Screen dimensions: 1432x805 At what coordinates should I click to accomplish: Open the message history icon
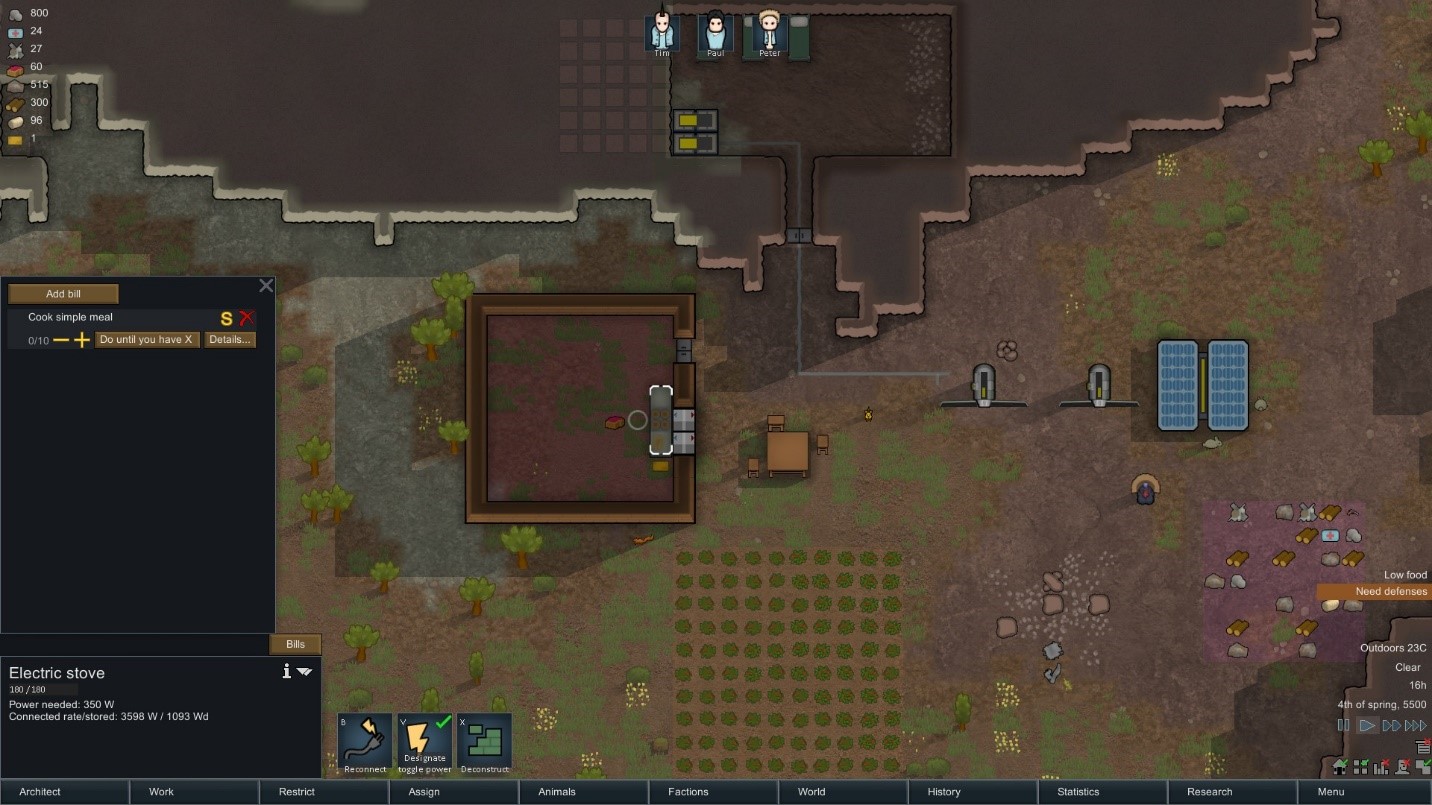coord(1423,747)
